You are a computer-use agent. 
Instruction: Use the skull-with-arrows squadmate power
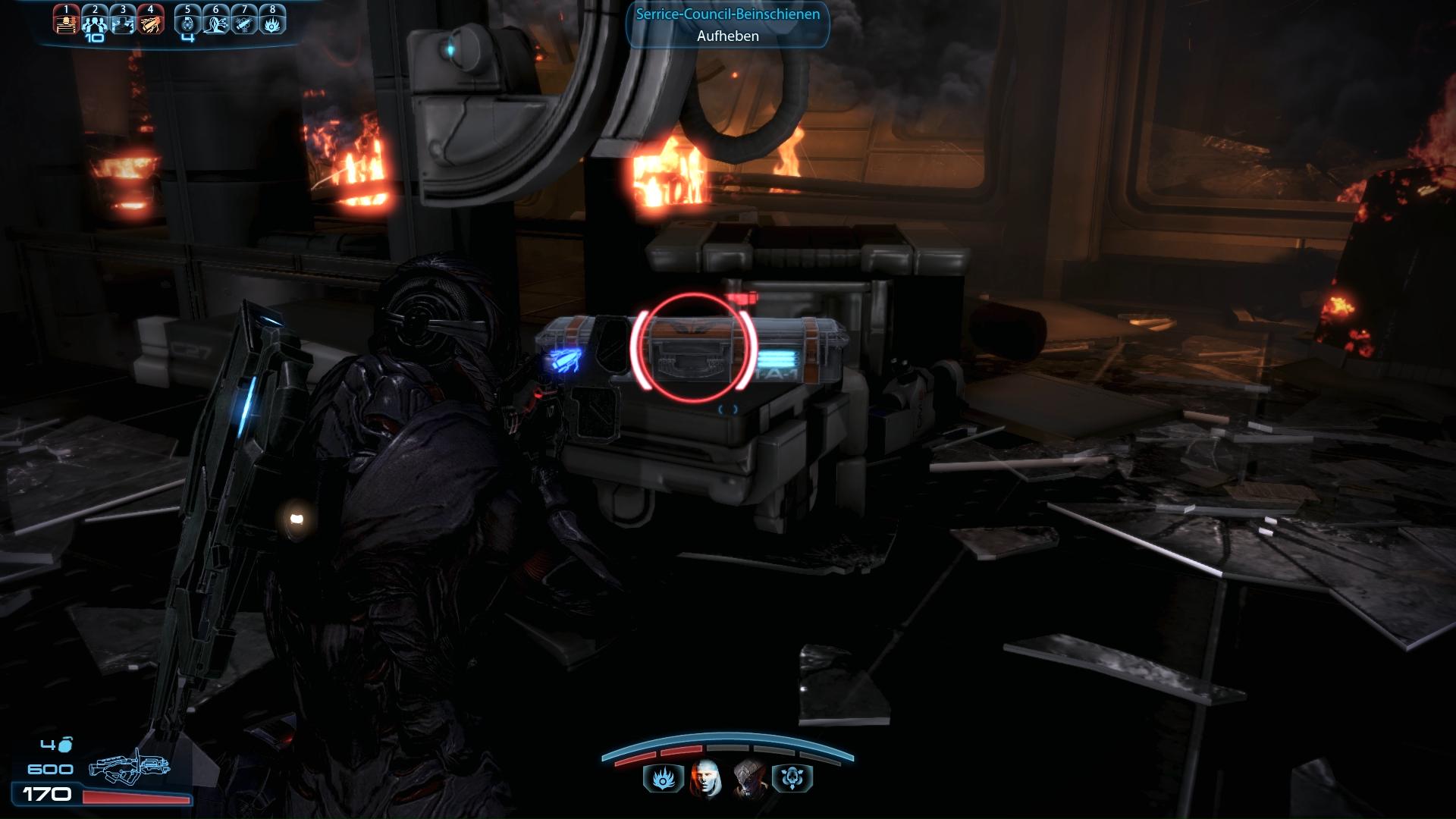(x=792, y=779)
